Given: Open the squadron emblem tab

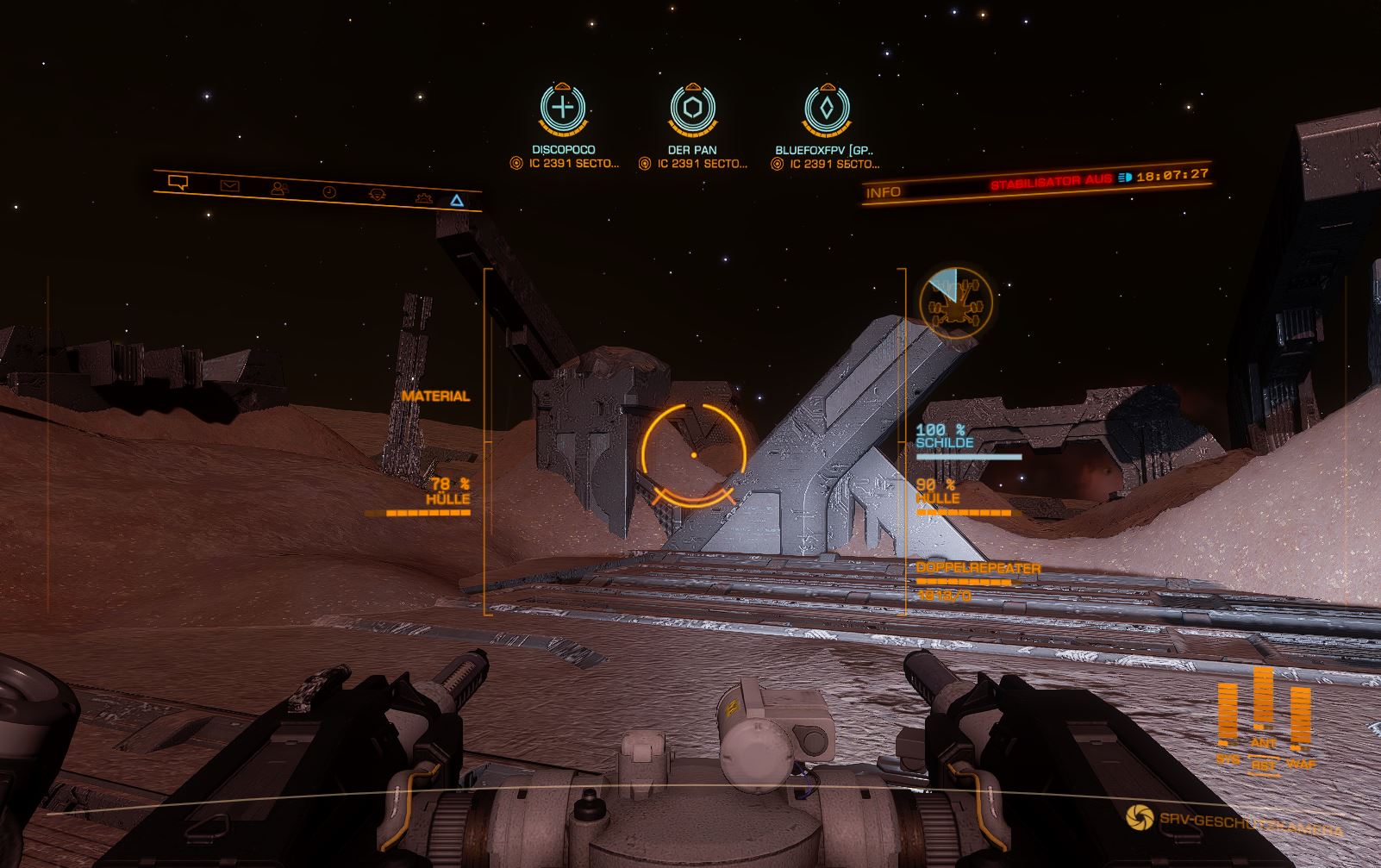Looking at the screenshot, I should (x=377, y=195).
